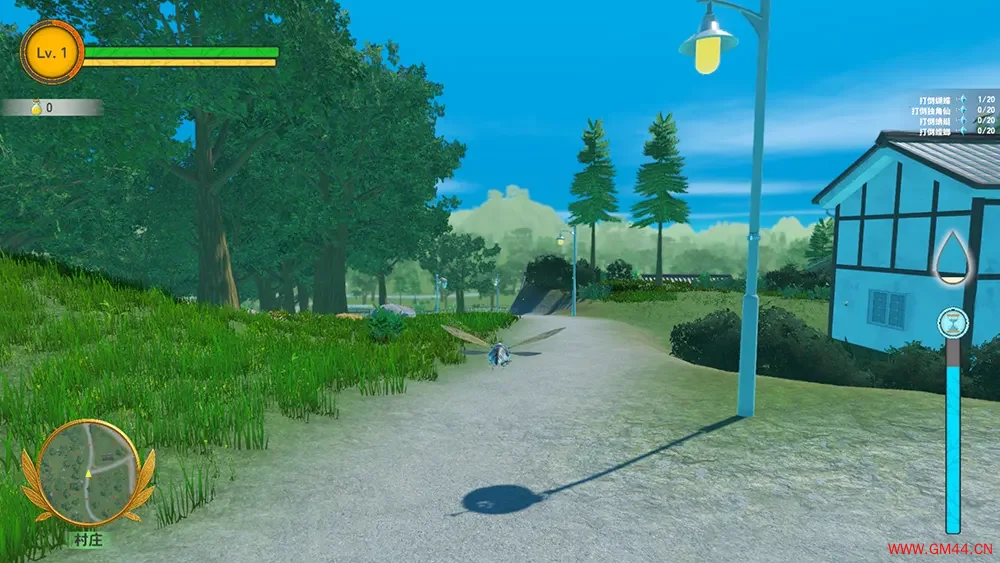Open the defeat-enemies quest tracker list

pyautogui.click(x=957, y=115)
